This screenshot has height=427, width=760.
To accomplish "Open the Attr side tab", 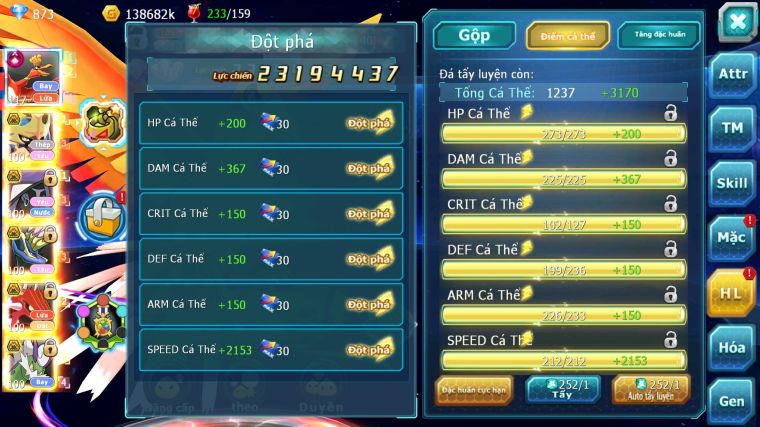I will [733, 74].
